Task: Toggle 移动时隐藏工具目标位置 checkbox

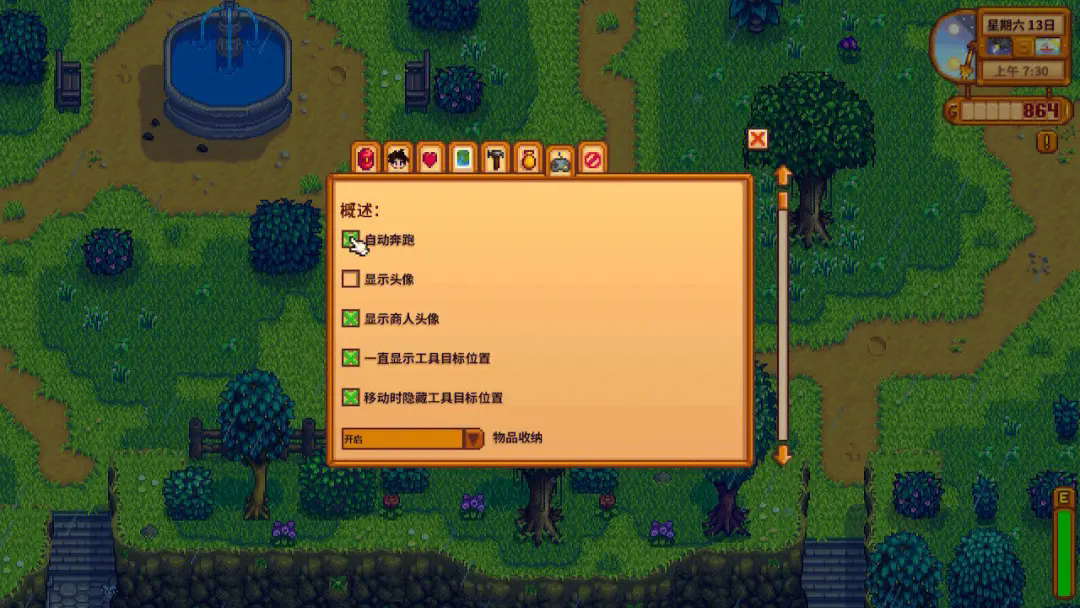Action: (351, 397)
